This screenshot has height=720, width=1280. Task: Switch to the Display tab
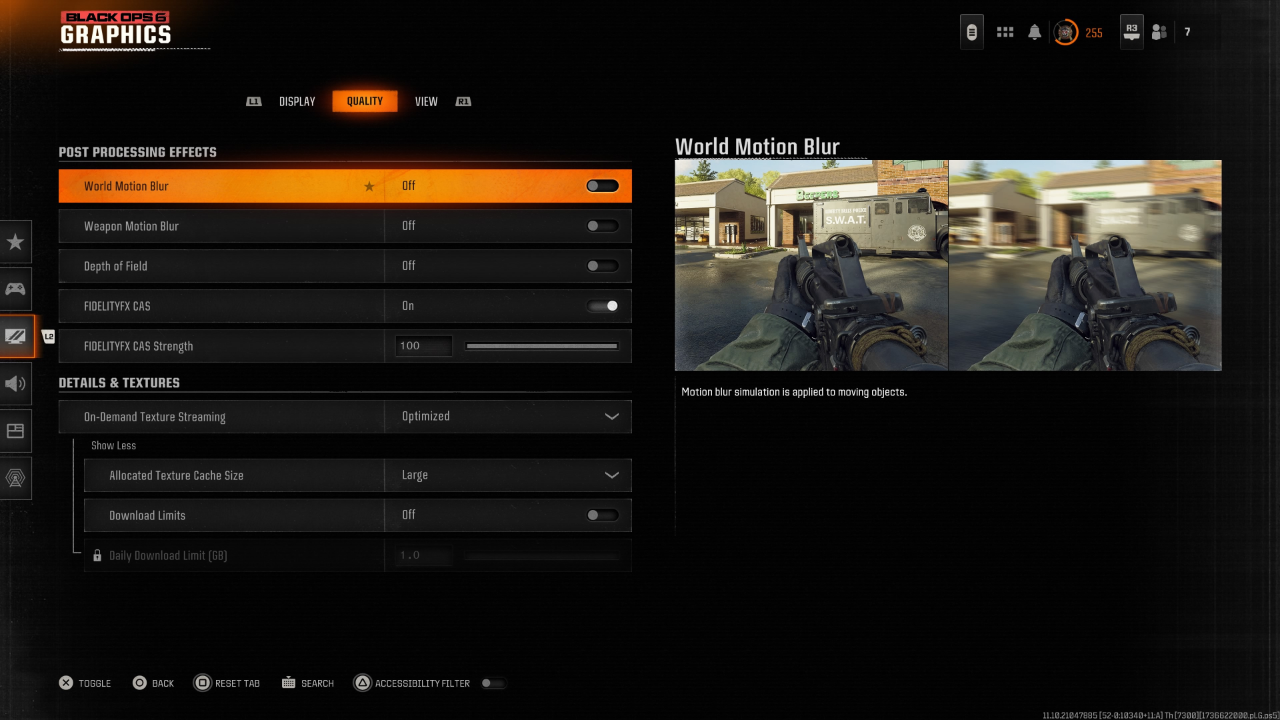297,102
